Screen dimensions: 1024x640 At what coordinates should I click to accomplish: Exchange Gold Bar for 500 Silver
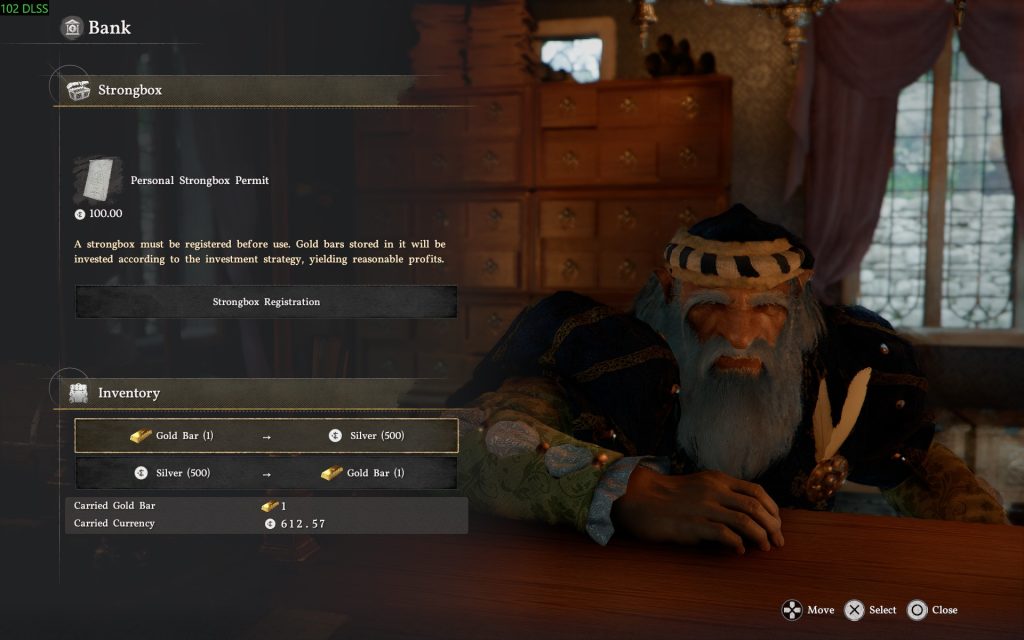(266, 436)
